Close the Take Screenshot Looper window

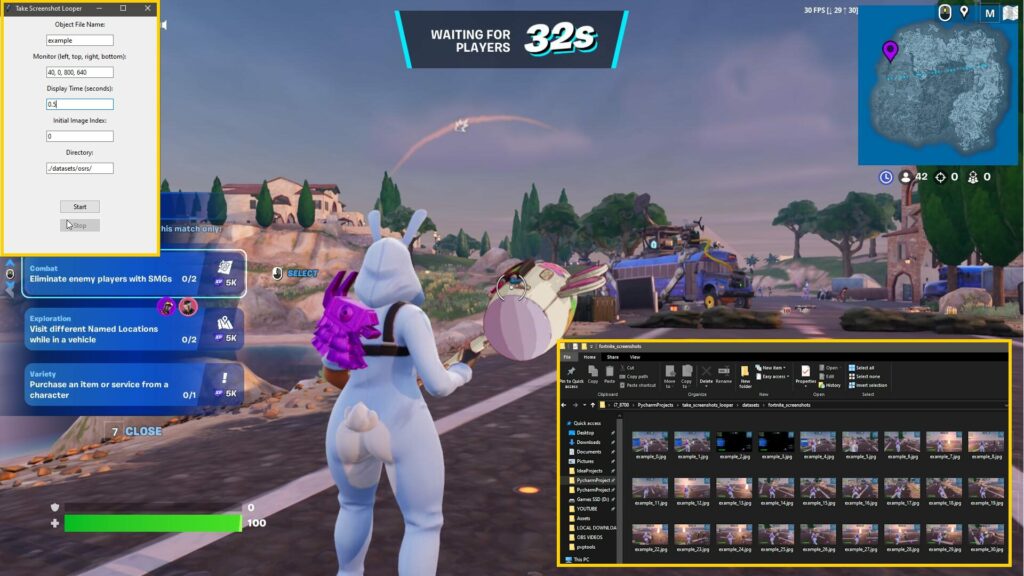point(148,8)
